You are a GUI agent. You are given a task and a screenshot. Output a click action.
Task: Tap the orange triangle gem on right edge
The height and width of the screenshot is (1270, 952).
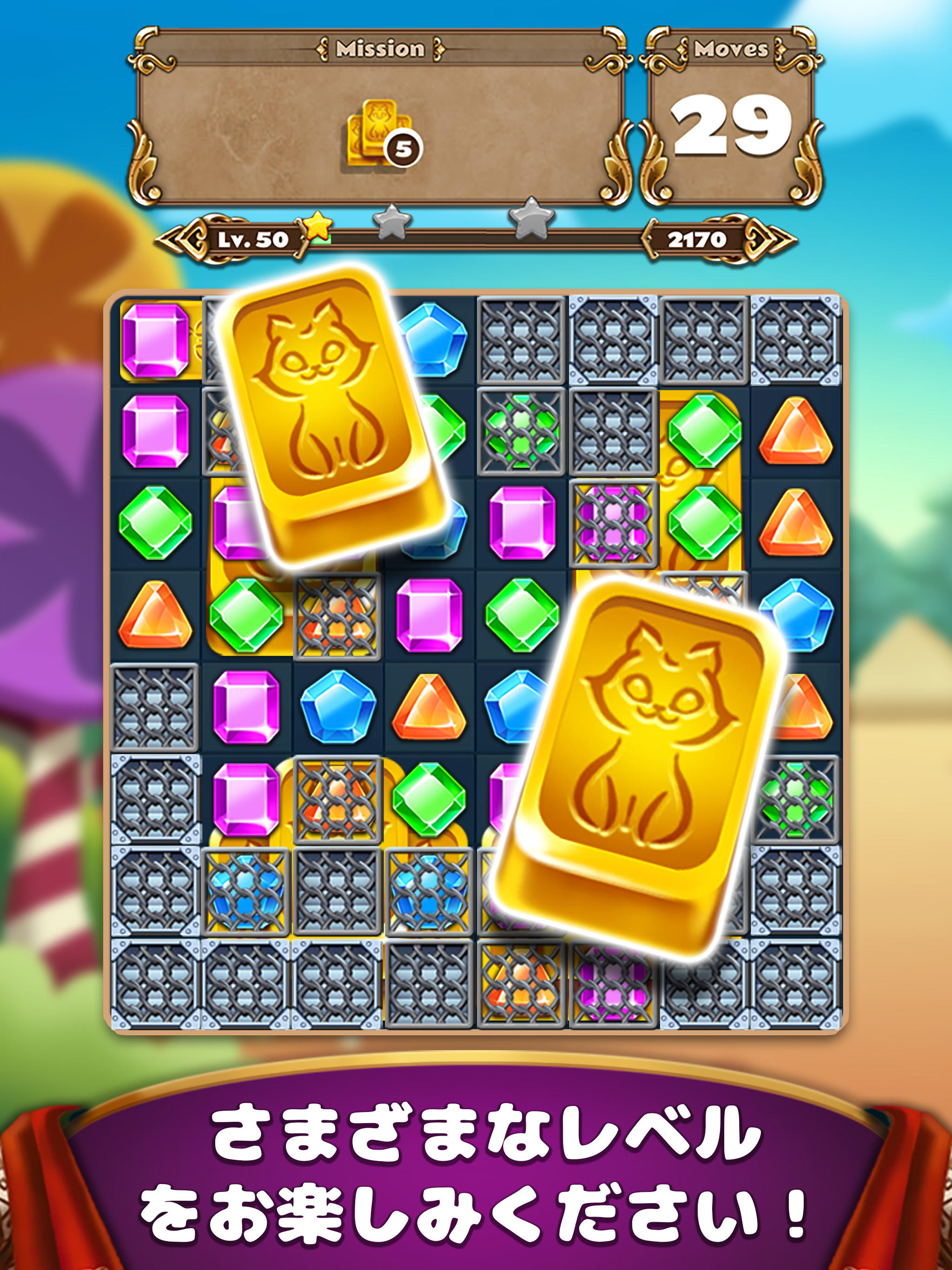click(795, 430)
